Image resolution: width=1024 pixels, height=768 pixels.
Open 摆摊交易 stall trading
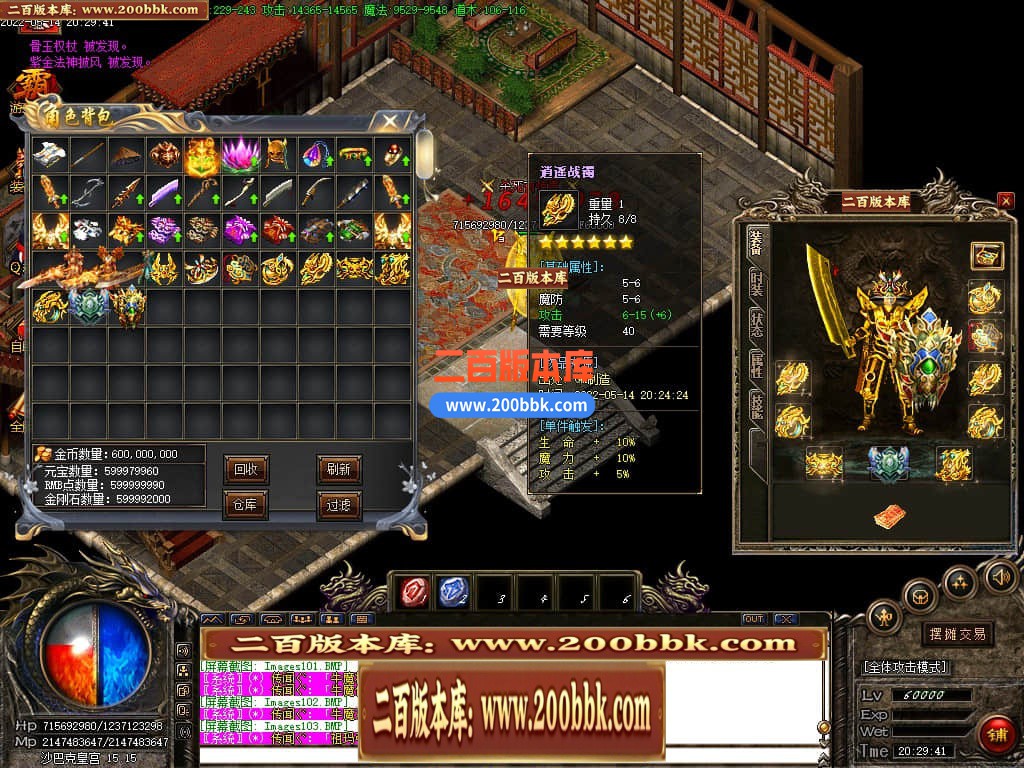pyautogui.click(x=957, y=634)
